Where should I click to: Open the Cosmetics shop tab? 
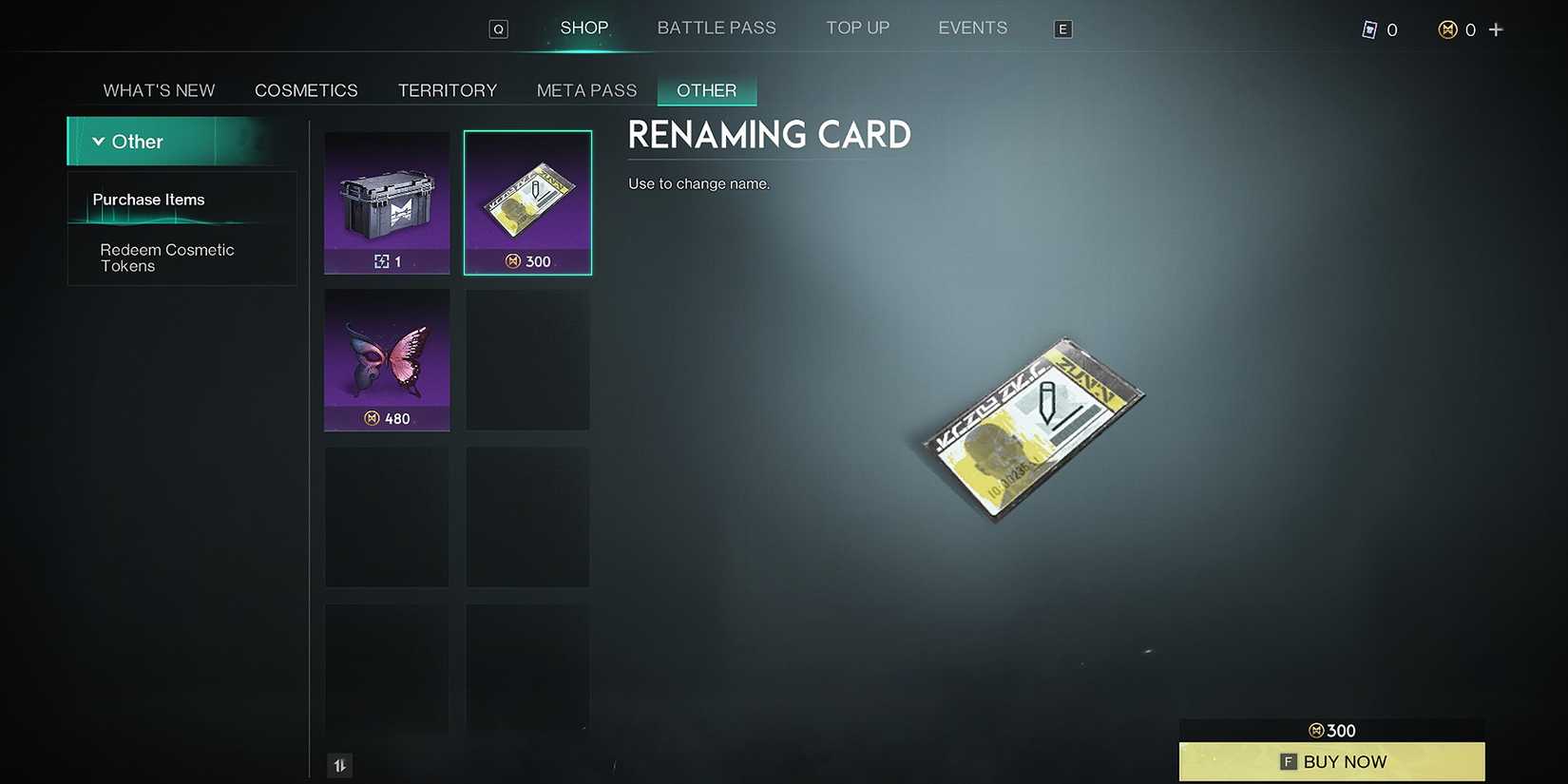[306, 89]
